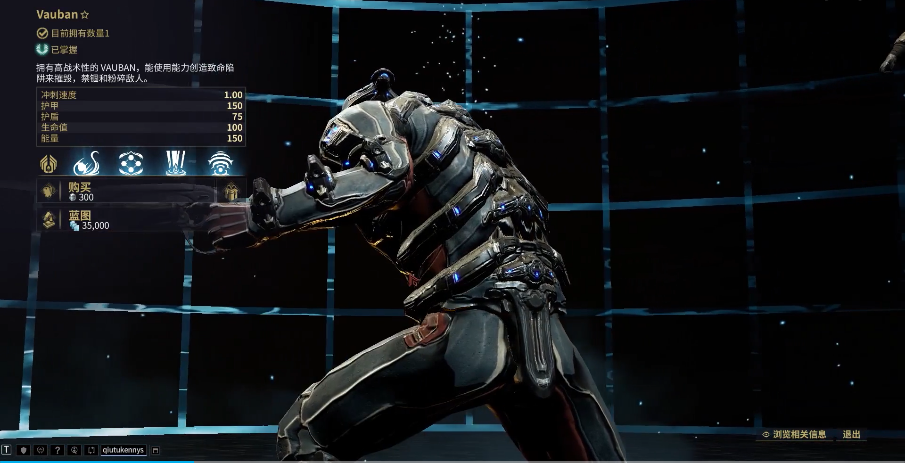Exit the screen with 退出

click(x=851, y=435)
